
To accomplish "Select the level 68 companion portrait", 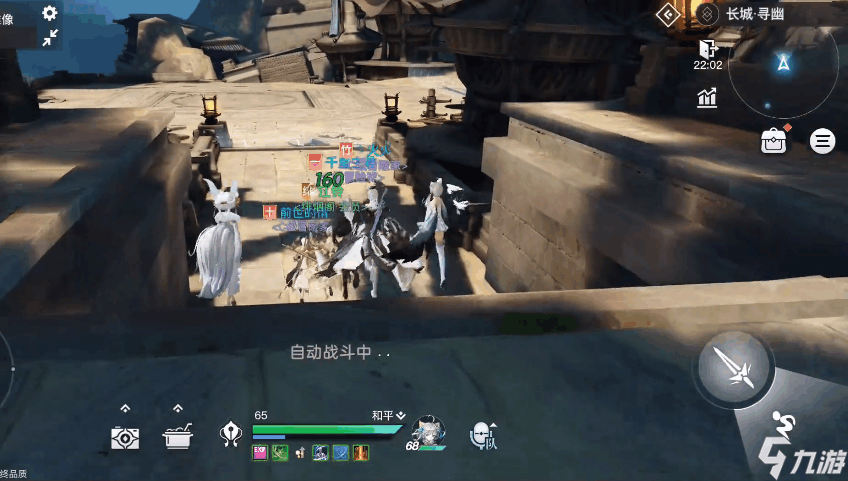I will [x=428, y=432].
